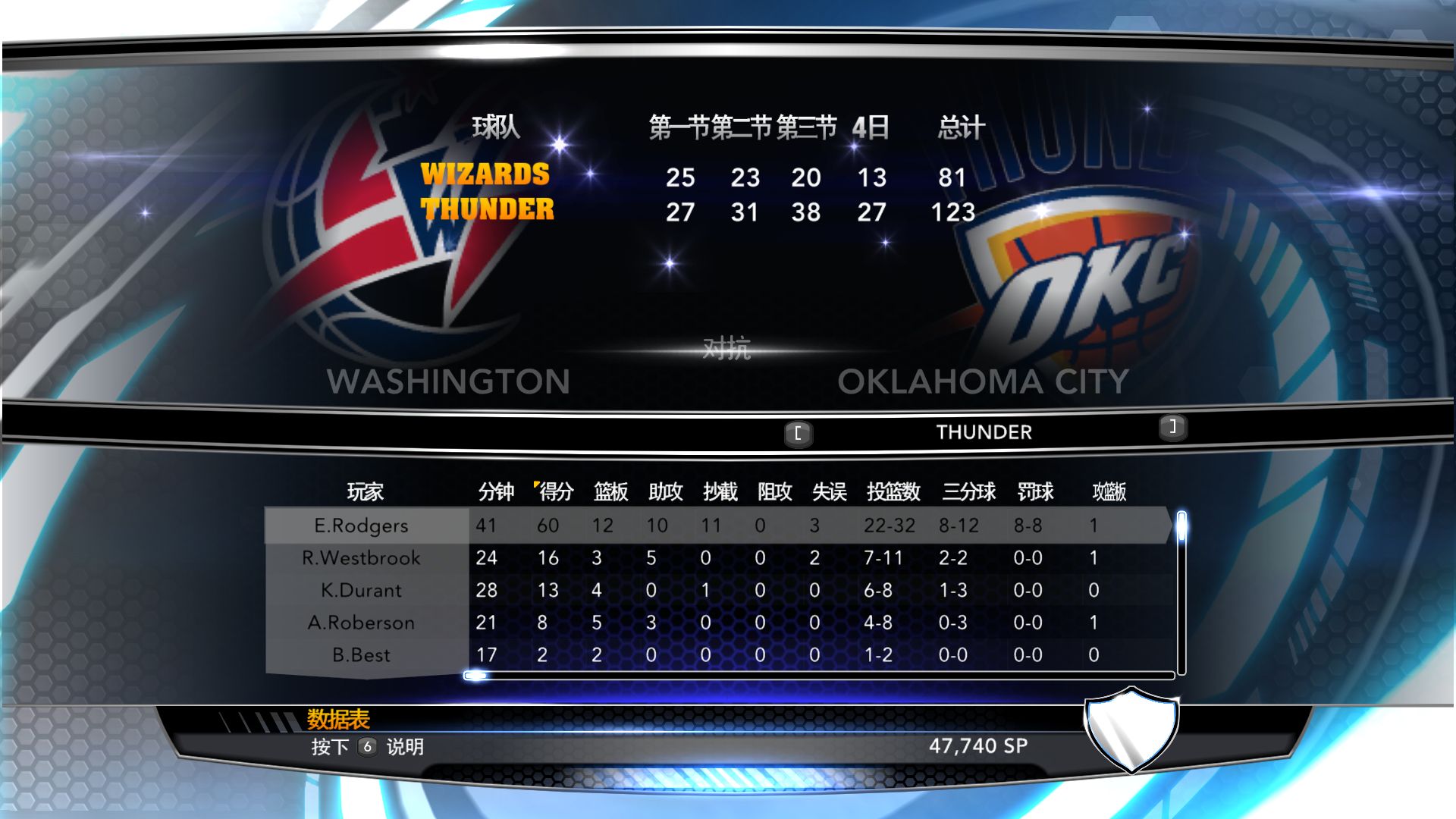Select R.Westbrook in the stats table

coord(361,558)
